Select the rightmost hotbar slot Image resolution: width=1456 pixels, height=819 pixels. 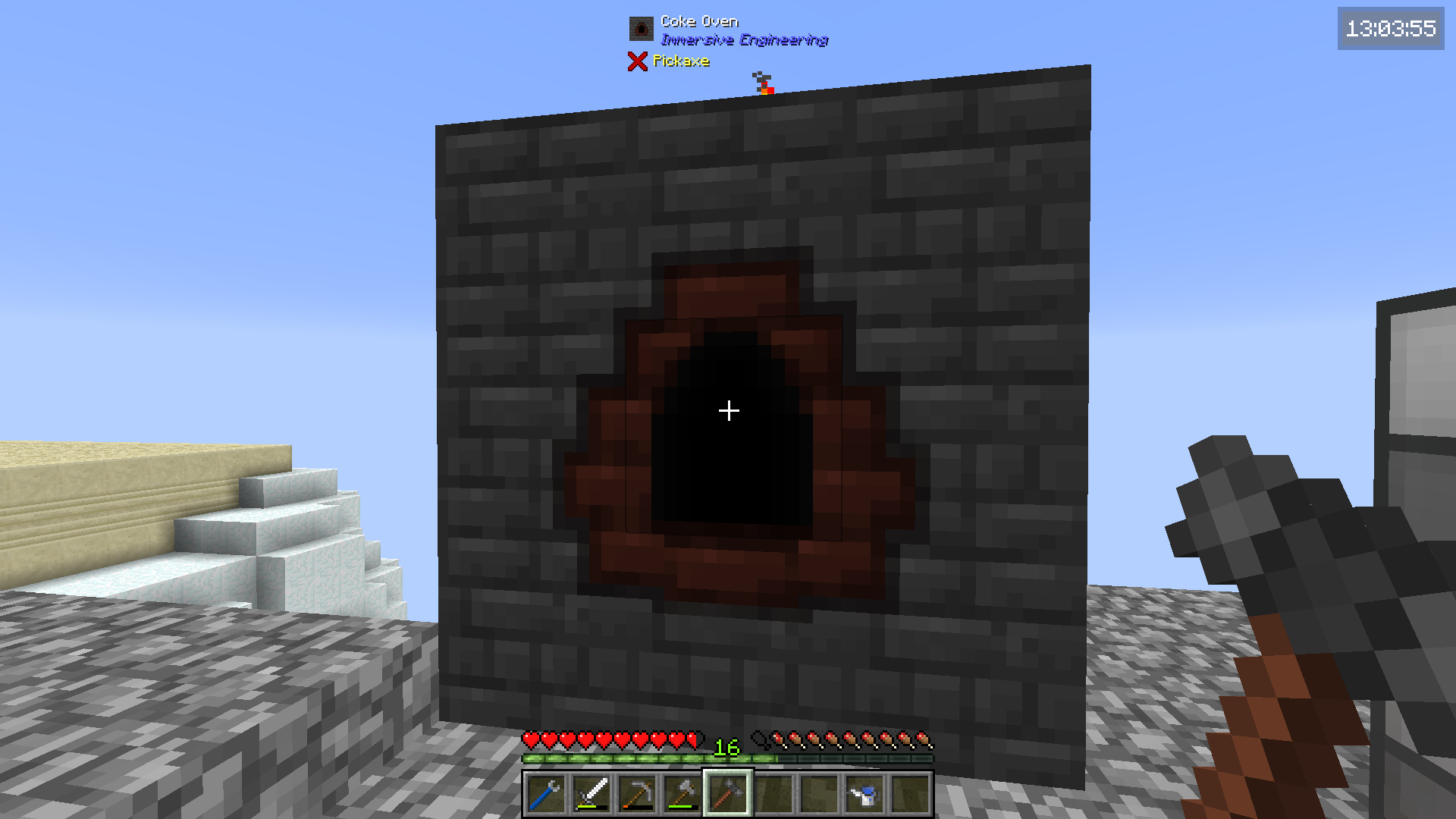[909, 795]
